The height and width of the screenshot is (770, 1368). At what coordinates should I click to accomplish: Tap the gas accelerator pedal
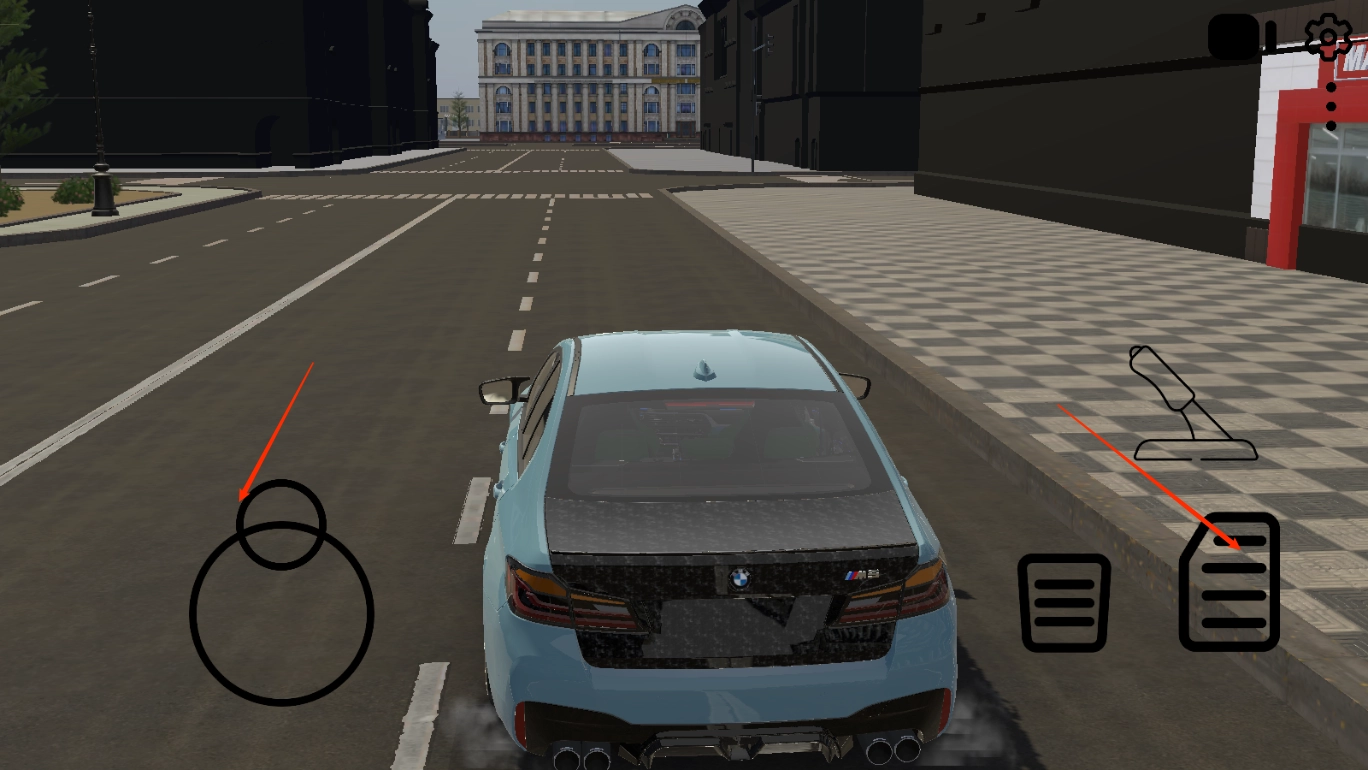1229,582
